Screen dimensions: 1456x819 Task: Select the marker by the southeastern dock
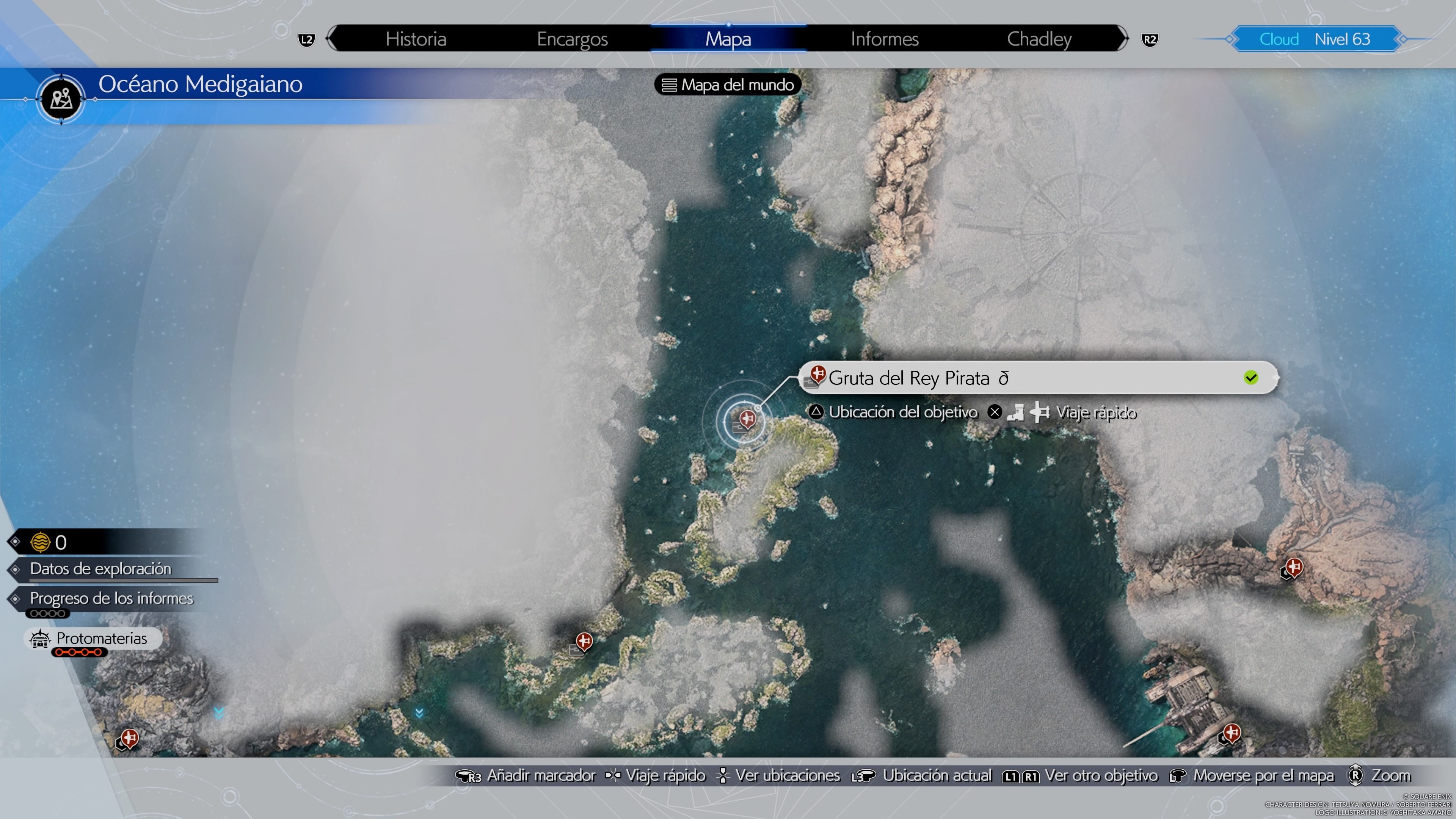(1232, 733)
